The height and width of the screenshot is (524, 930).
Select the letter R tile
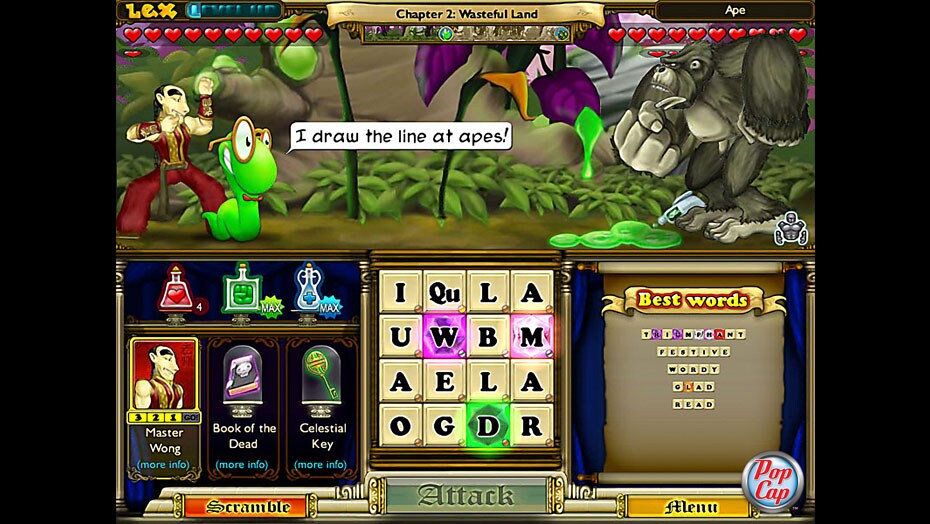coord(532,426)
